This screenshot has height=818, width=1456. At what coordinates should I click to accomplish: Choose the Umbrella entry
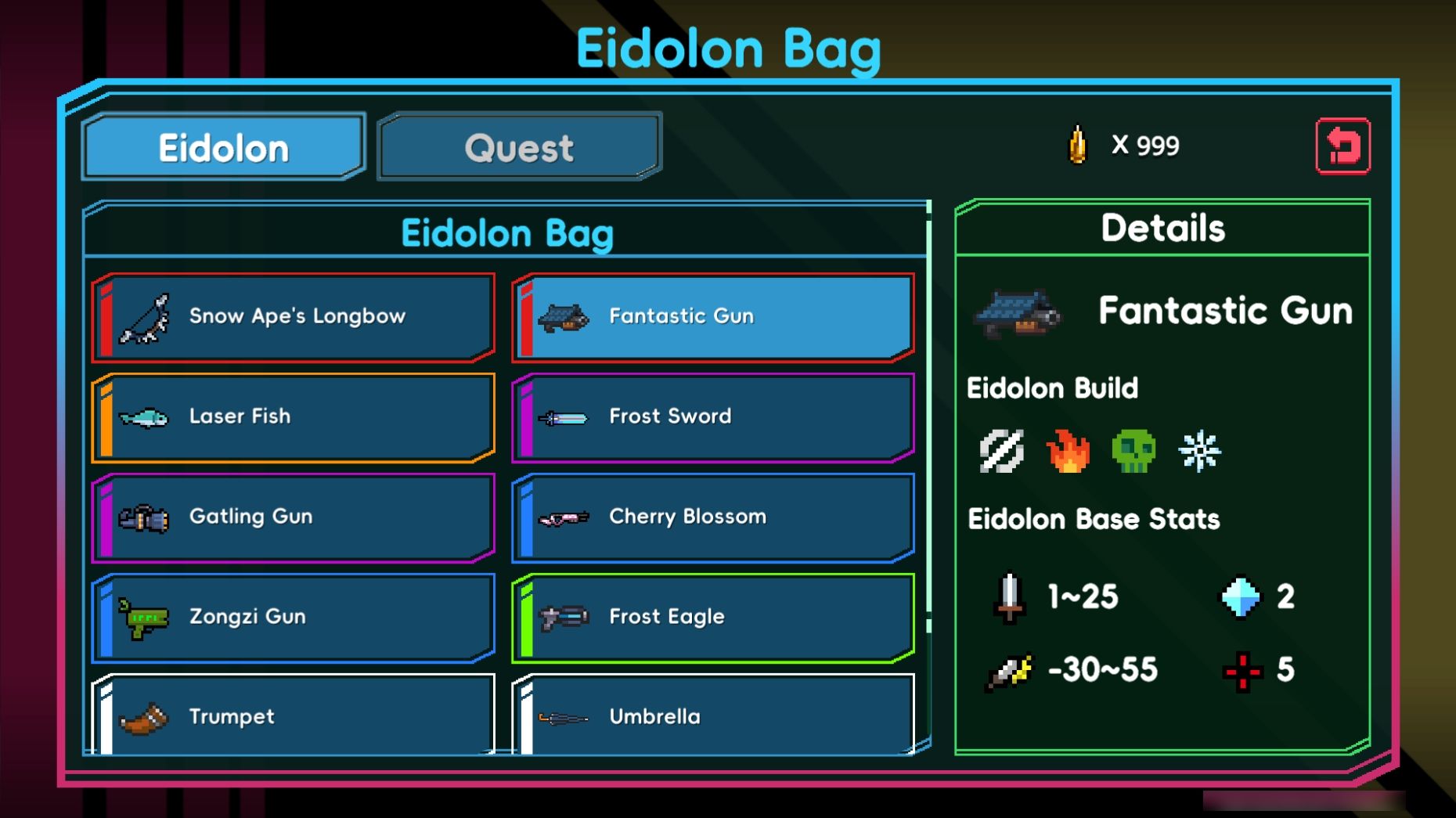(x=713, y=715)
